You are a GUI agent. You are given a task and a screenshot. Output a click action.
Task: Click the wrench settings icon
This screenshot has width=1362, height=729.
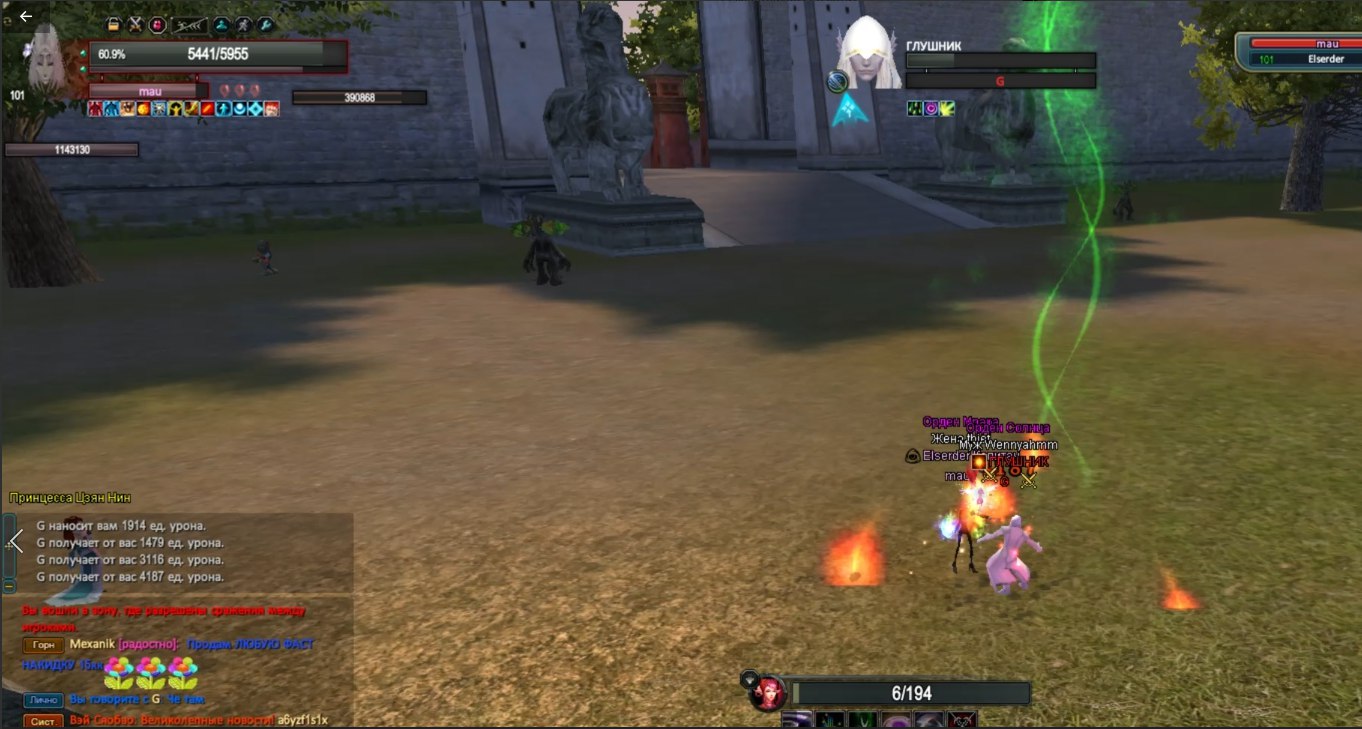point(265,24)
